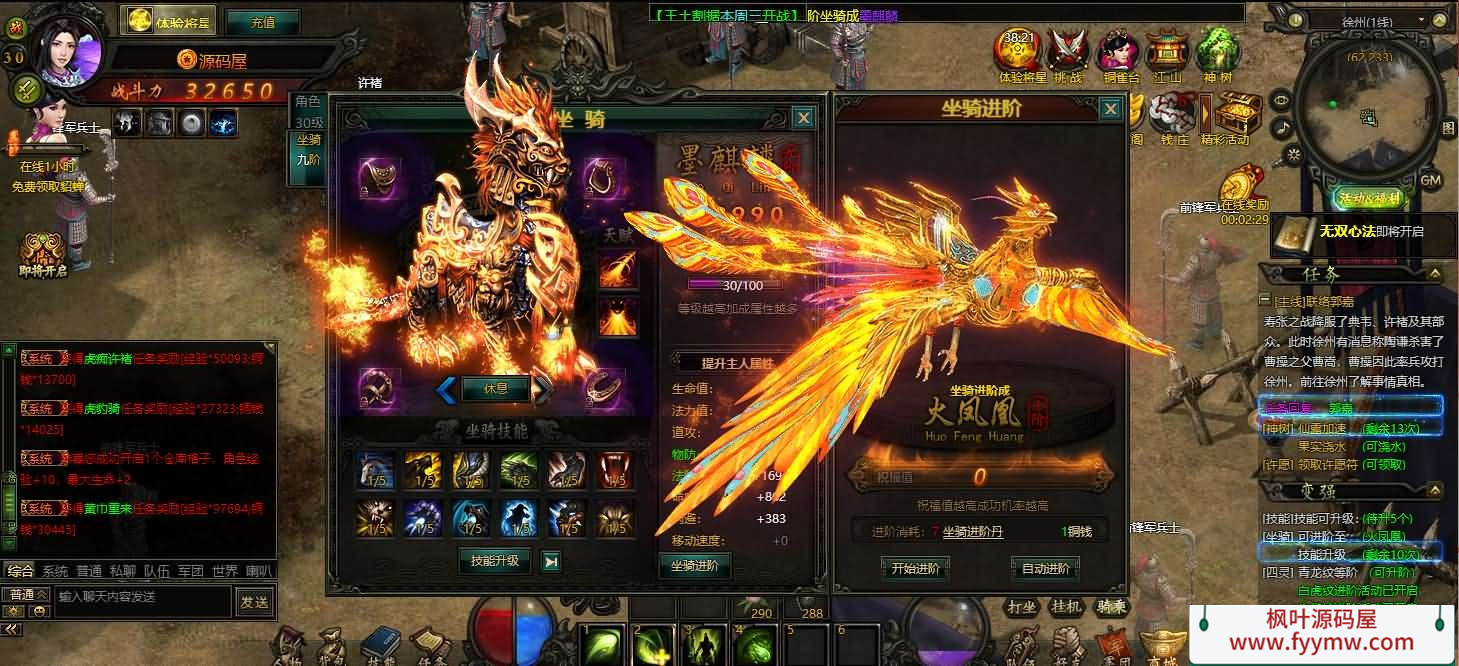1459x666 pixels.
Task: Close the 坐骑 mount panel
Action: (803, 118)
